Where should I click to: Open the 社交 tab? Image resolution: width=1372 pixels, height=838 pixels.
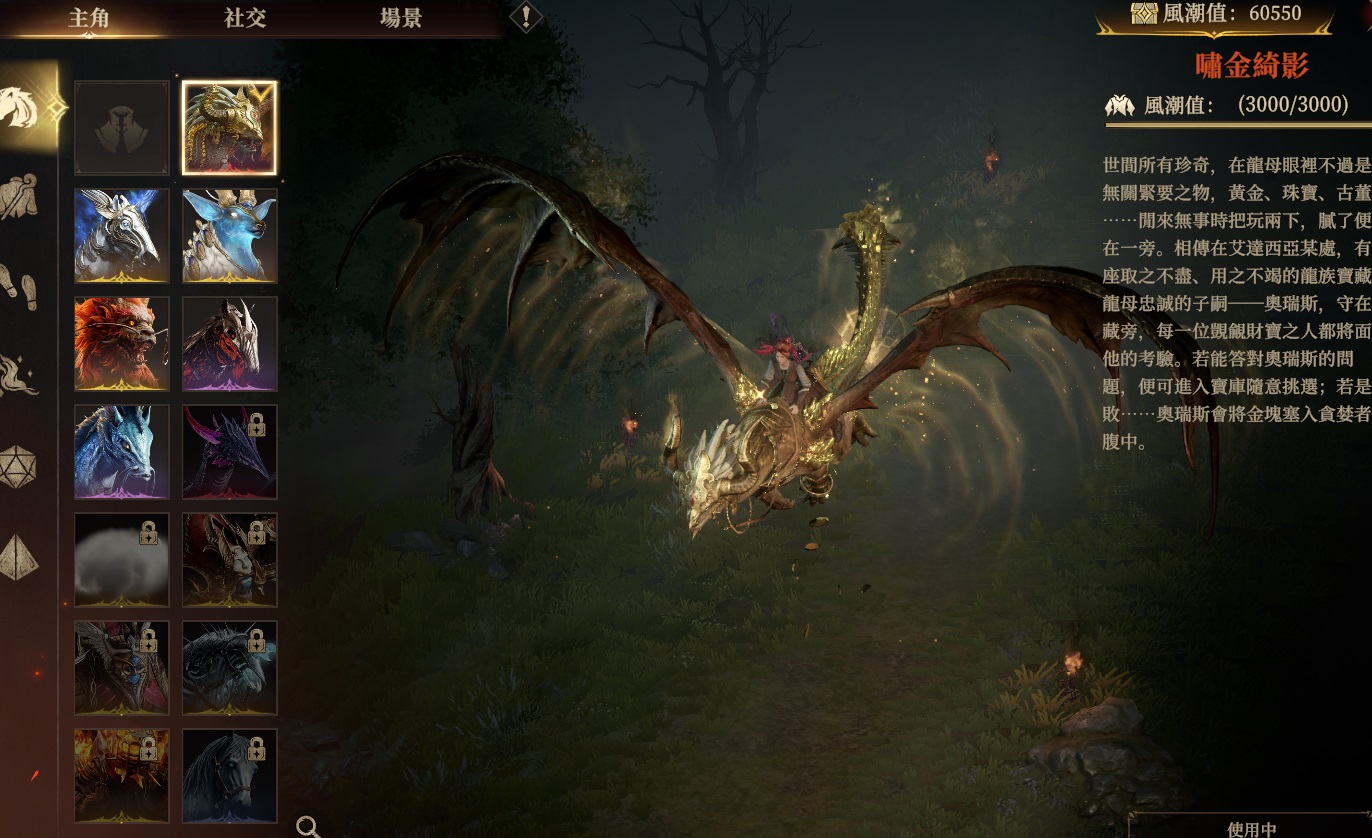tap(245, 18)
